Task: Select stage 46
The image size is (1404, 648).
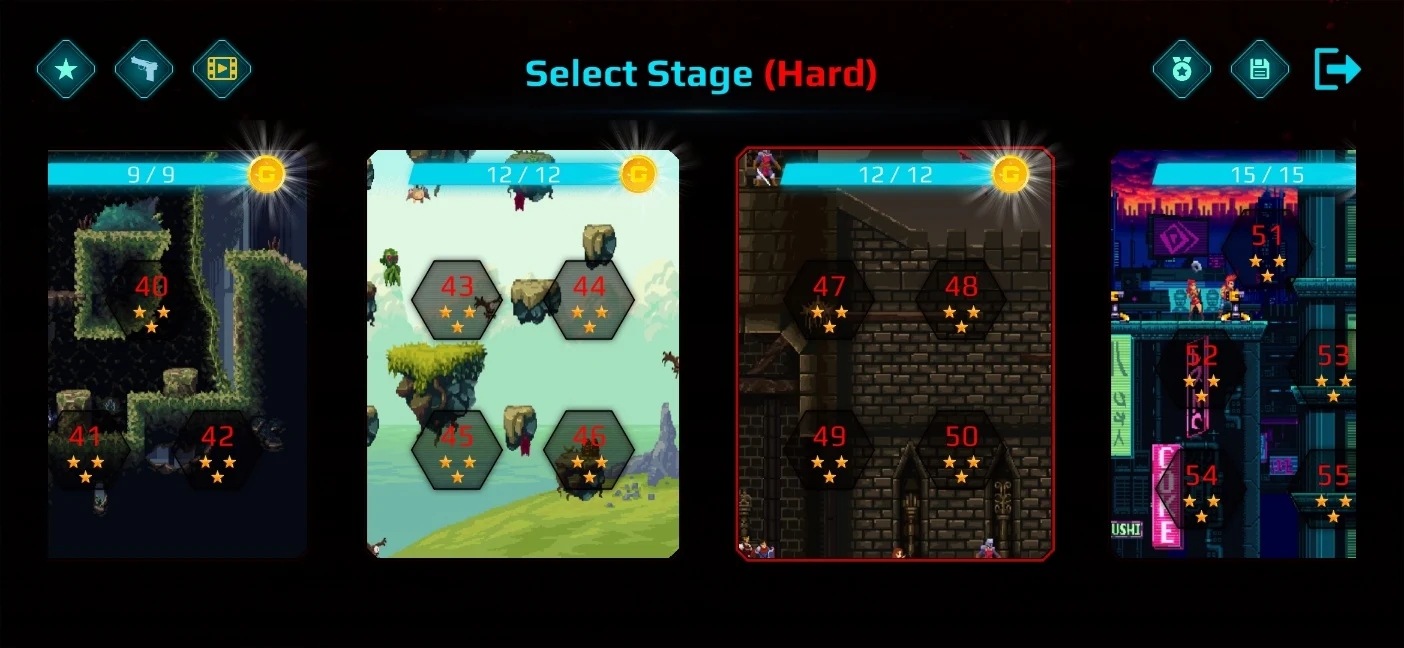Action: pyautogui.click(x=589, y=449)
